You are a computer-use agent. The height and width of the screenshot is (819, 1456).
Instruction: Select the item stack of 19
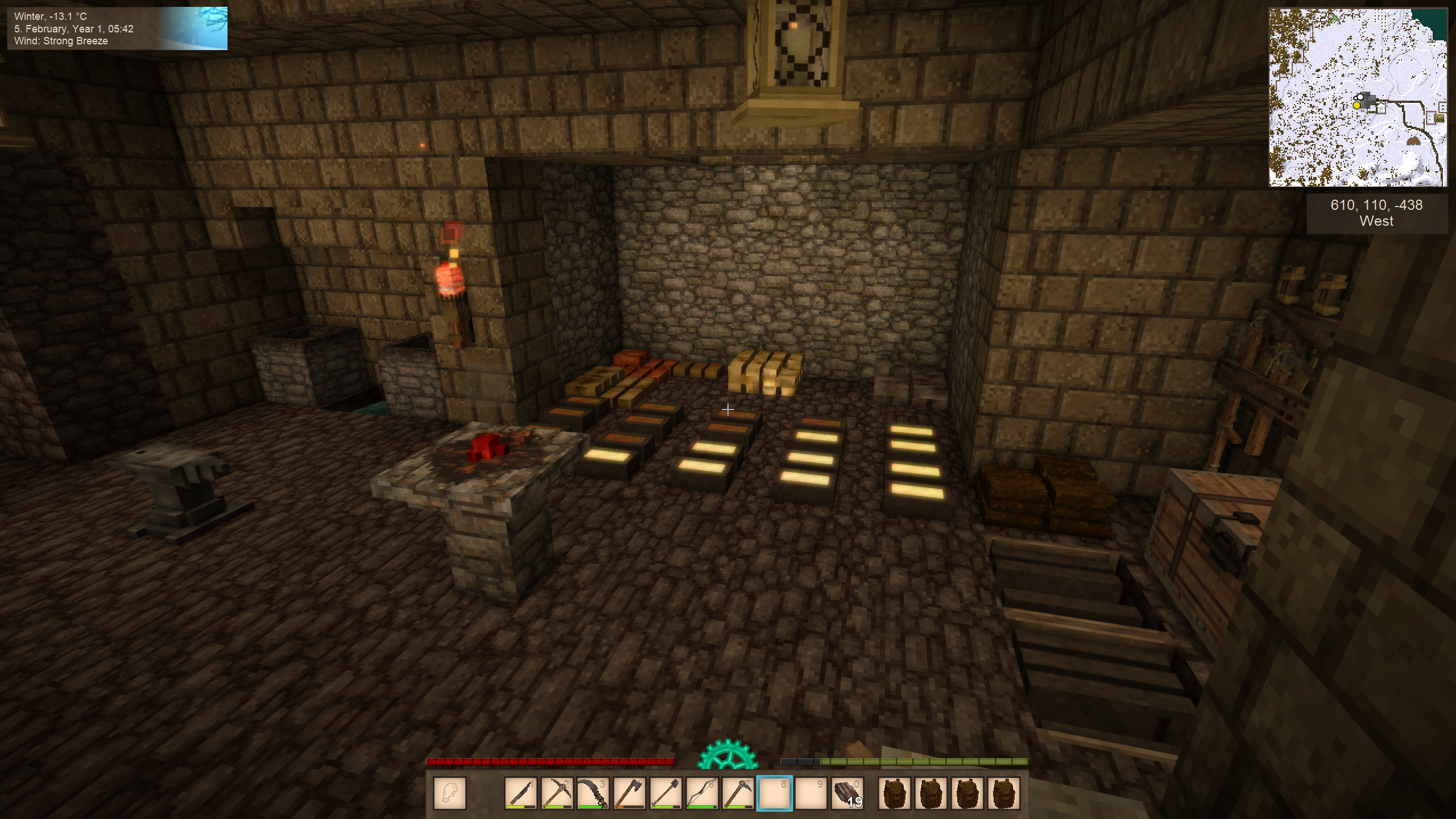pos(847,793)
